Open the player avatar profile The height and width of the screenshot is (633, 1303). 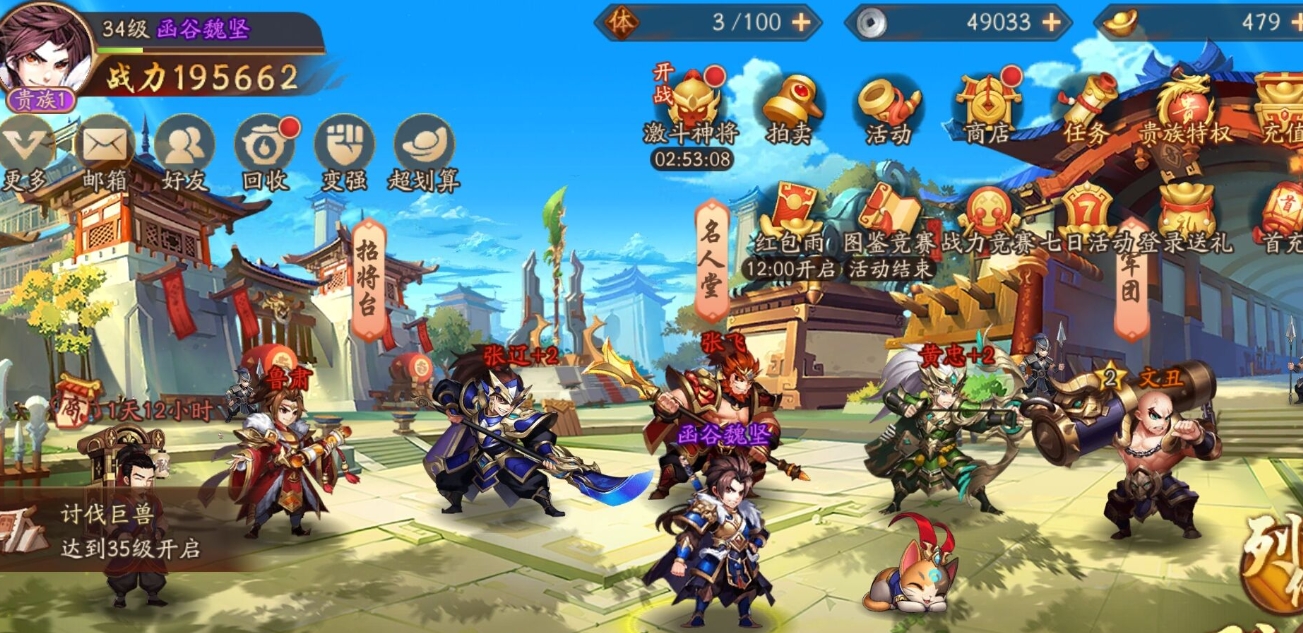click(45, 50)
